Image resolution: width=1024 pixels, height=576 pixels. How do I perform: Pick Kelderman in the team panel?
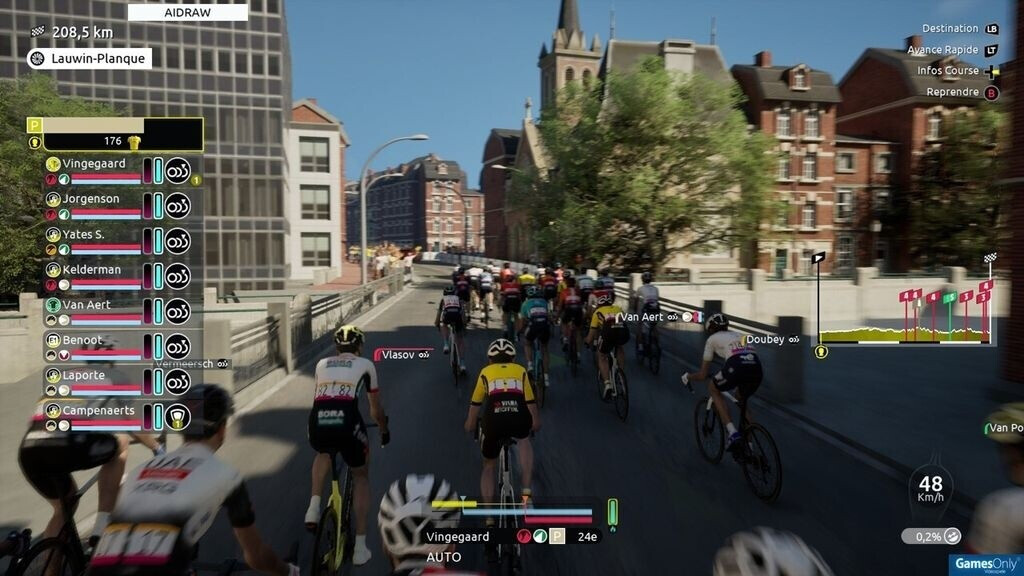click(92, 270)
